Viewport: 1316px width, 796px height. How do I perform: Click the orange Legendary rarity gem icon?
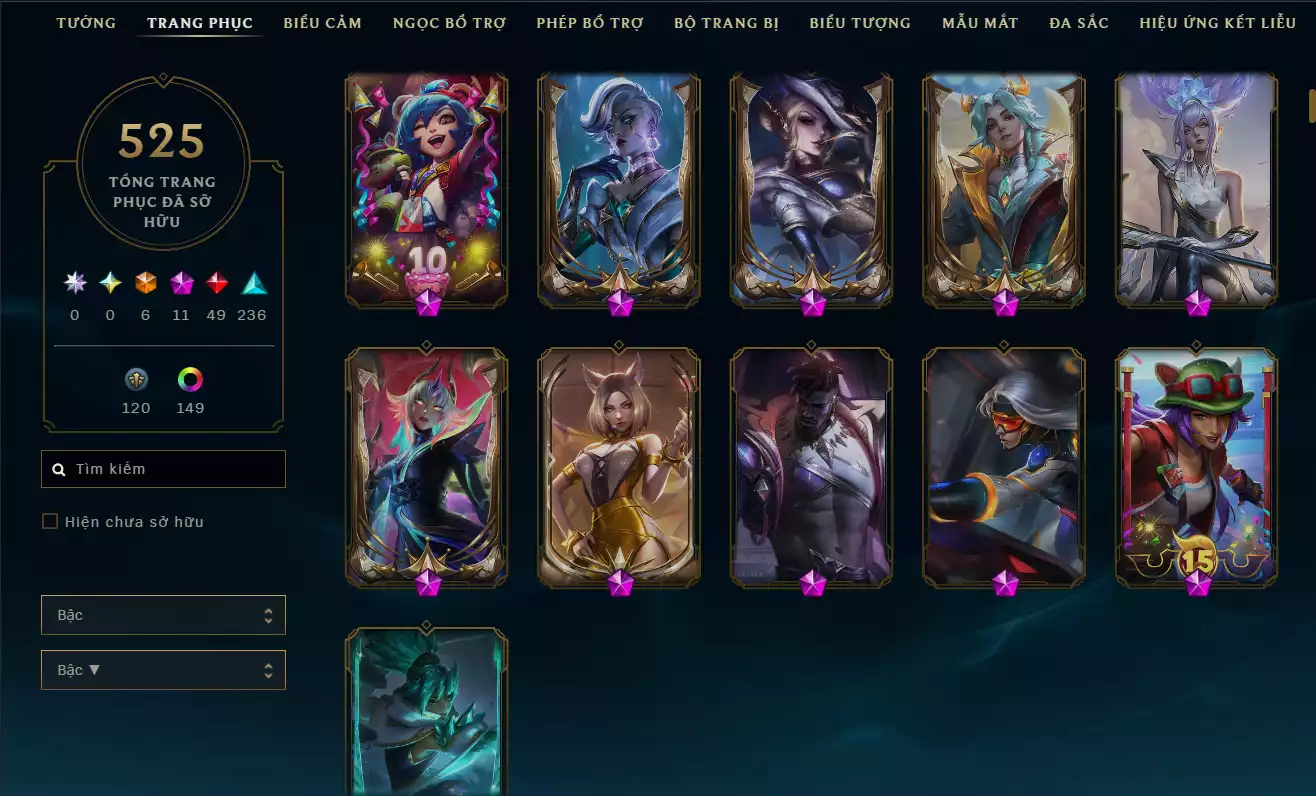pos(144,283)
